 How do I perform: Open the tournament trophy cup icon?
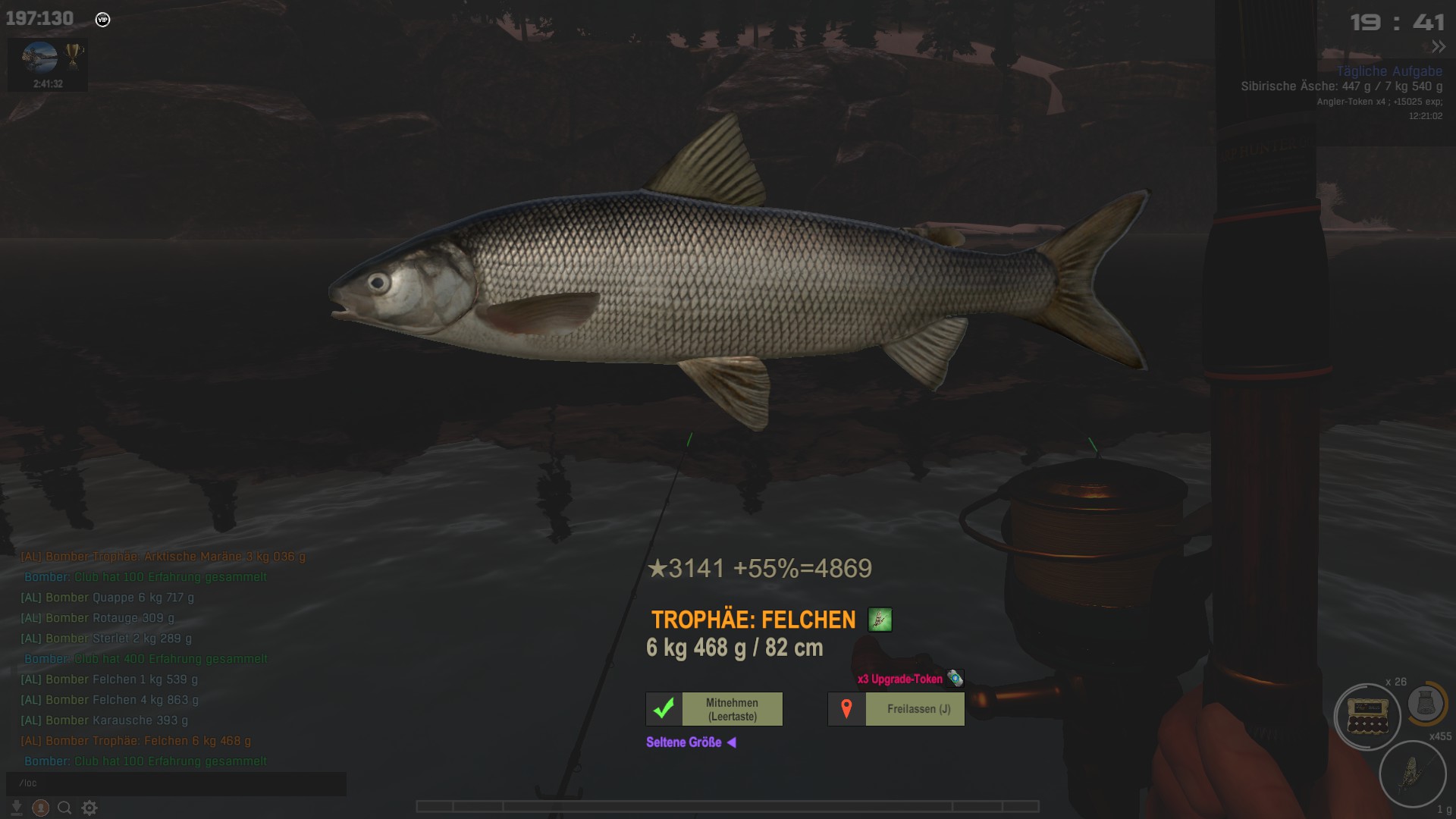click(x=74, y=55)
